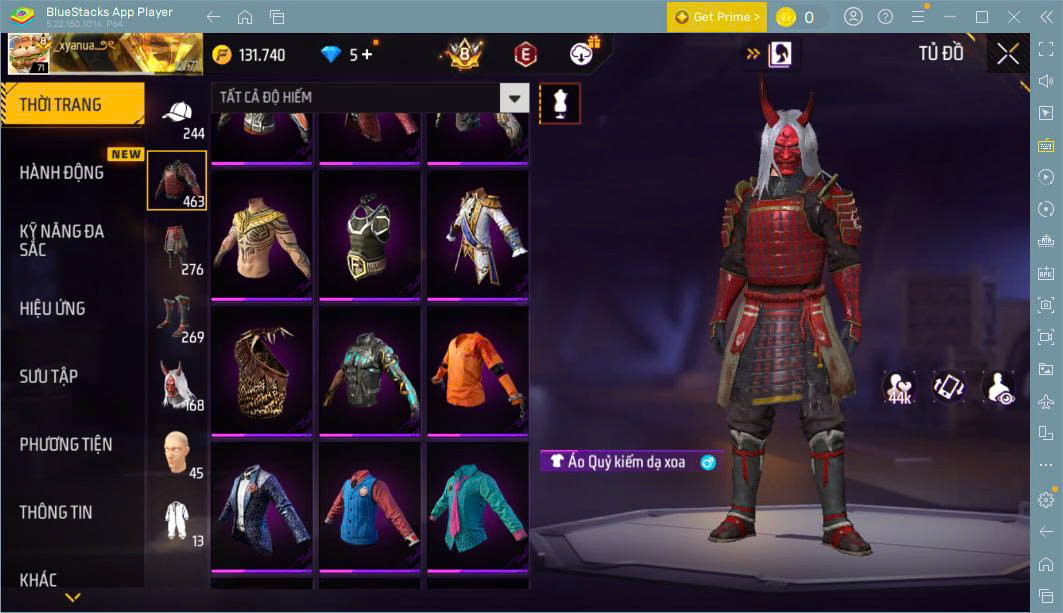Choose the white and gold royal coat
This screenshot has height=613, width=1063.
pyautogui.click(x=477, y=233)
